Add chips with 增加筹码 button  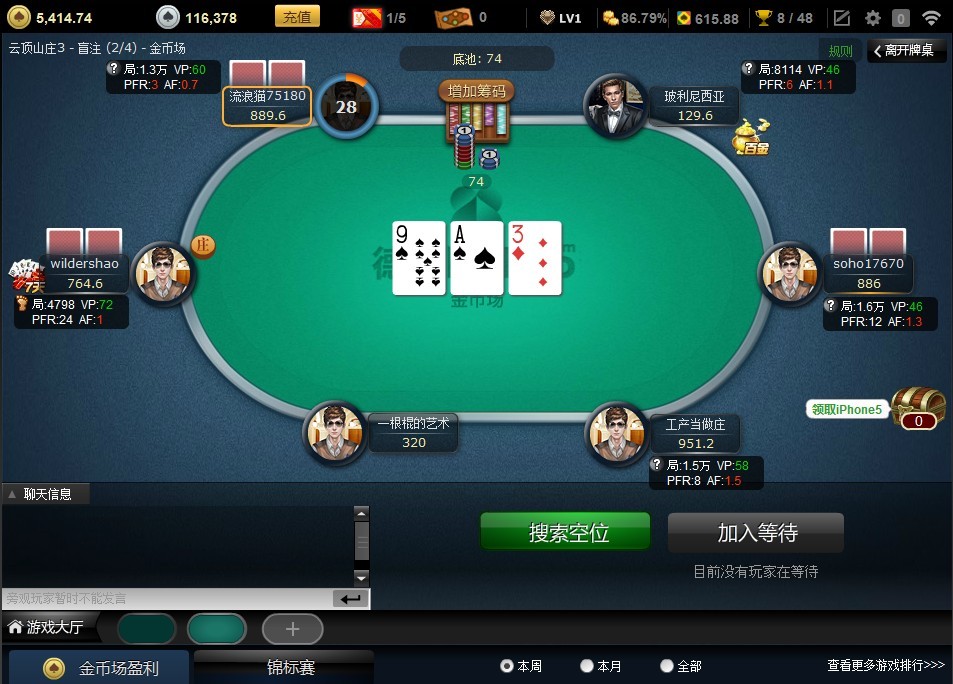(x=476, y=92)
